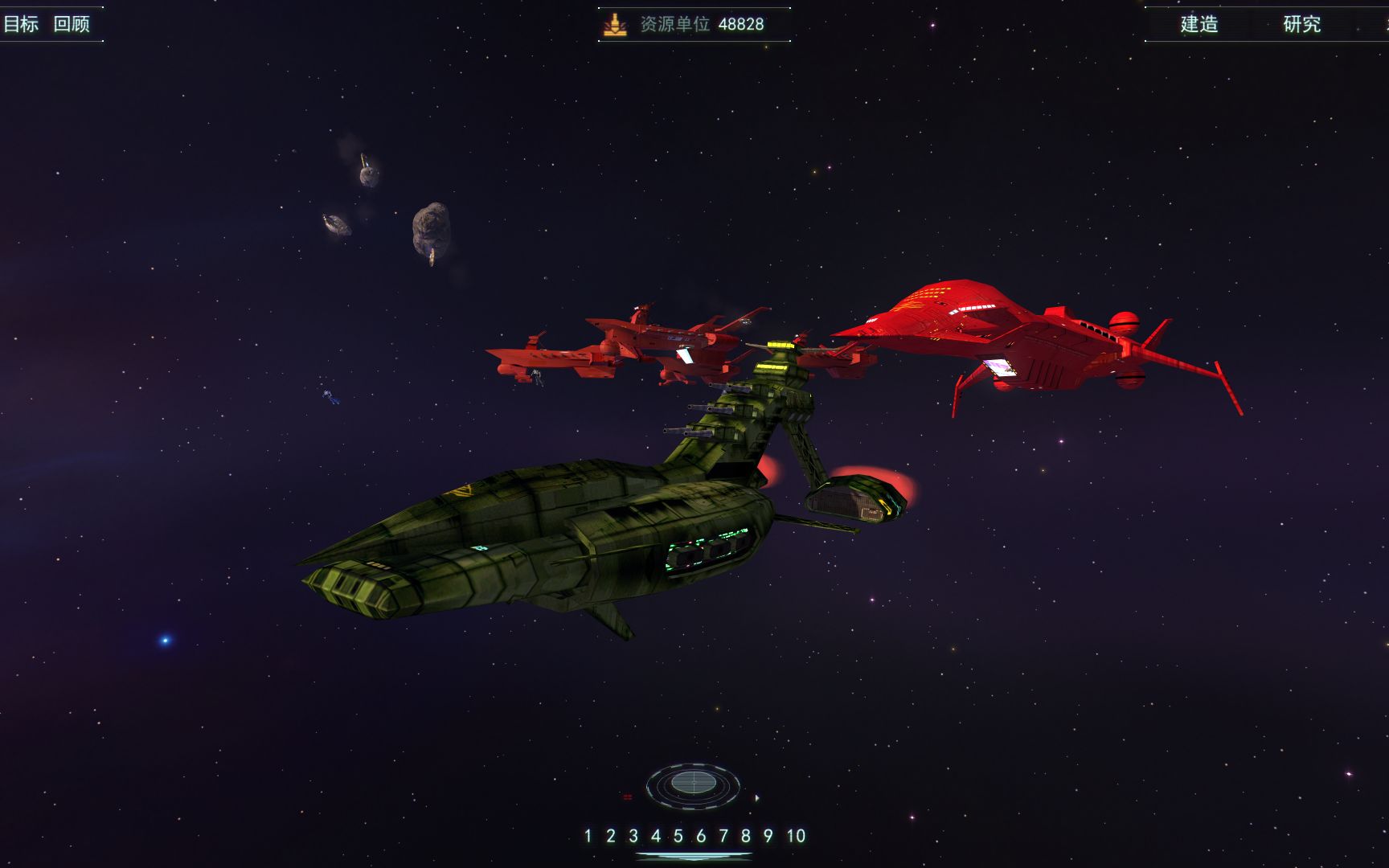This screenshot has width=1389, height=868.
Task: Open the 研究 research menu
Action: 1302,24
